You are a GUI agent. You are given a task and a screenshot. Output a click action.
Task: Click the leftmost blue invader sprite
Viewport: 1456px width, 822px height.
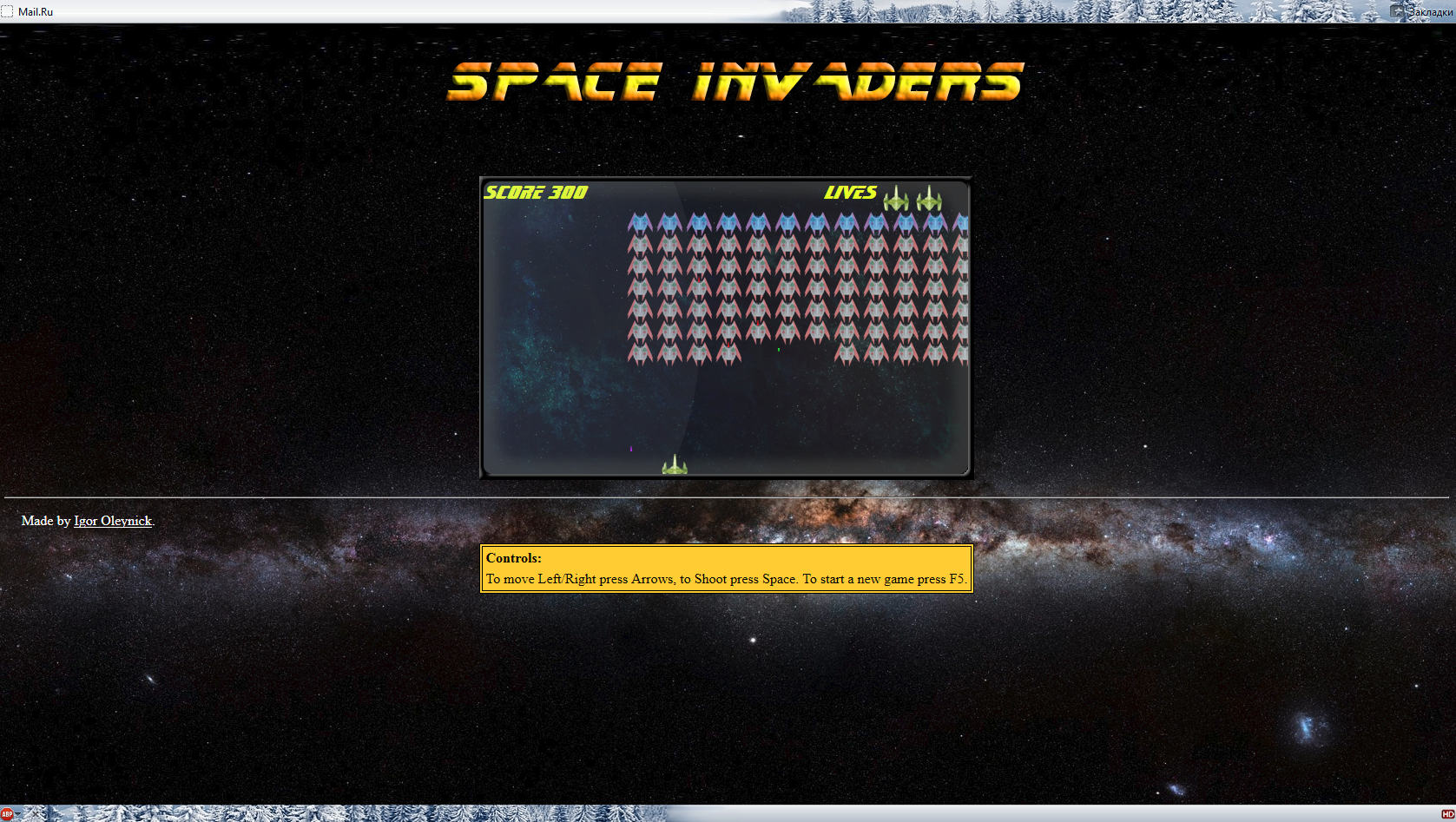(640, 224)
